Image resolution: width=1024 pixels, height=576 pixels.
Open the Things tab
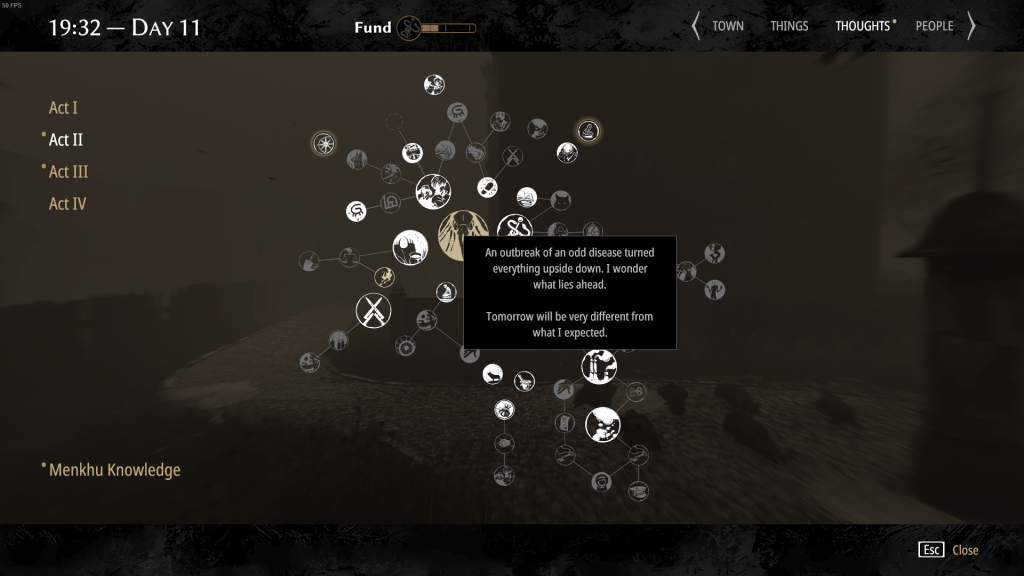(789, 26)
